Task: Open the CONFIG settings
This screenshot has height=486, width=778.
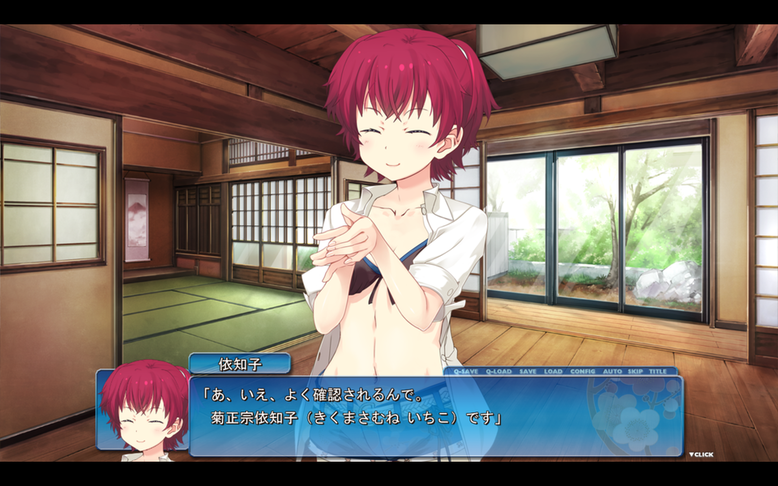Action: point(583,371)
